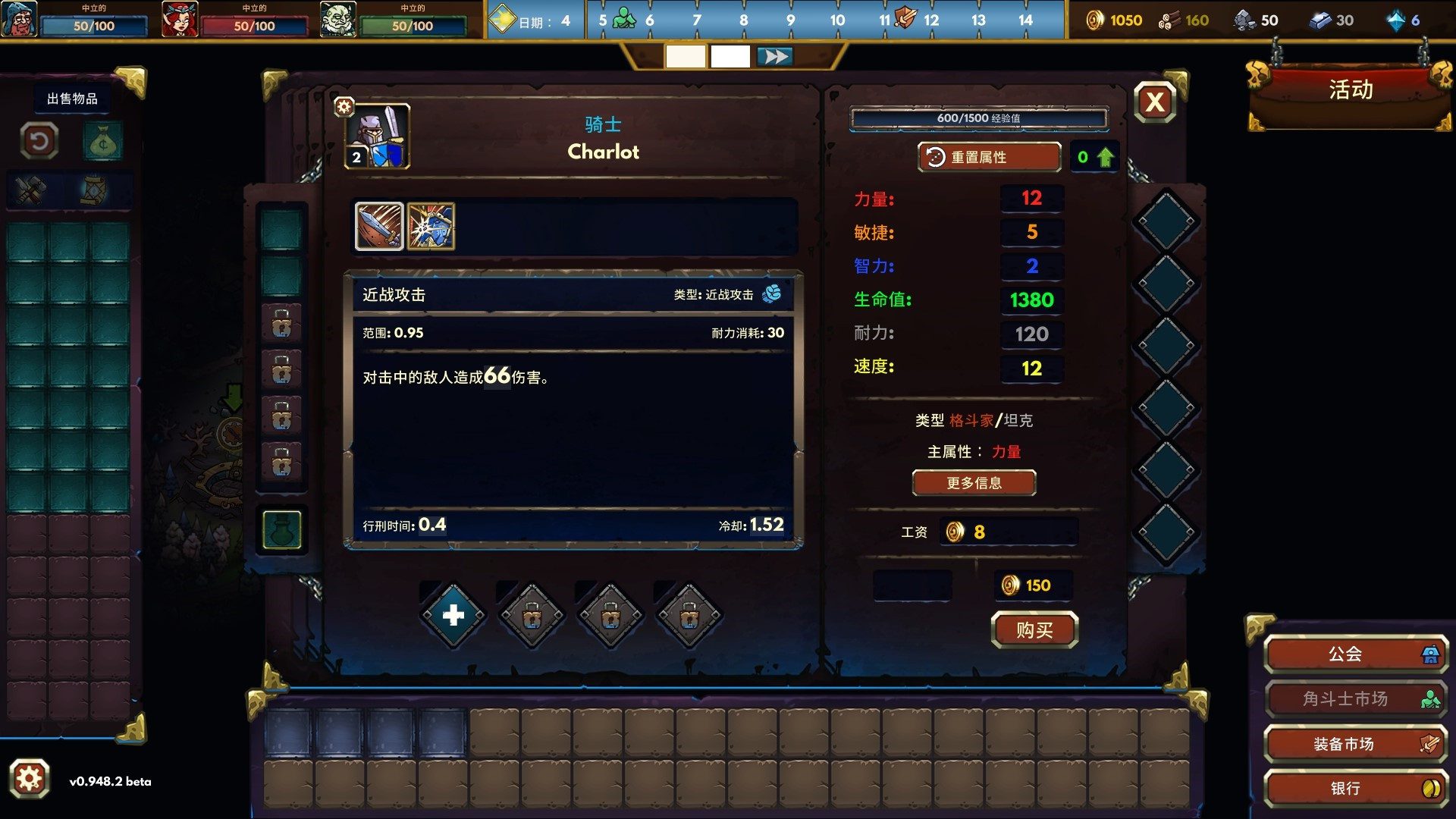Select the green potion slot
The height and width of the screenshot is (819, 1456).
281,529
